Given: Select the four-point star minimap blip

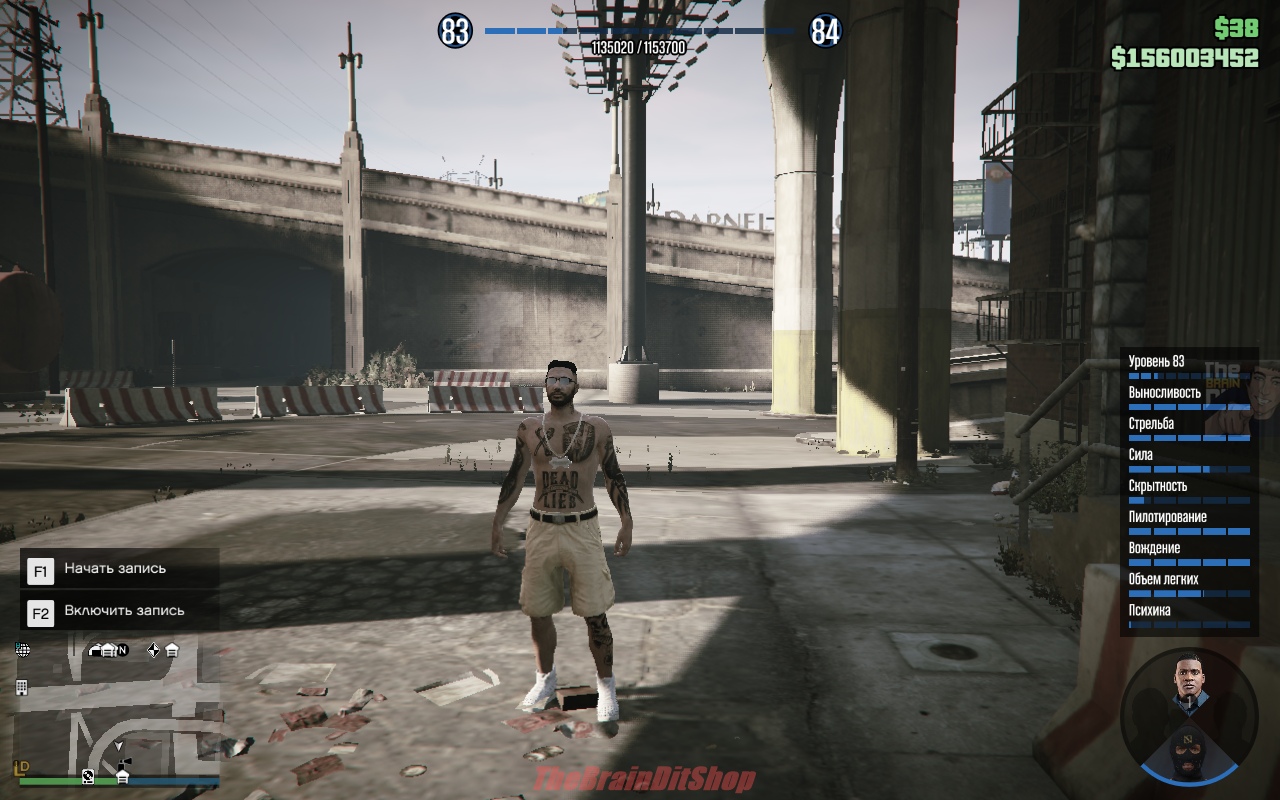Looking at the screenshot, I should click(153, 650).
